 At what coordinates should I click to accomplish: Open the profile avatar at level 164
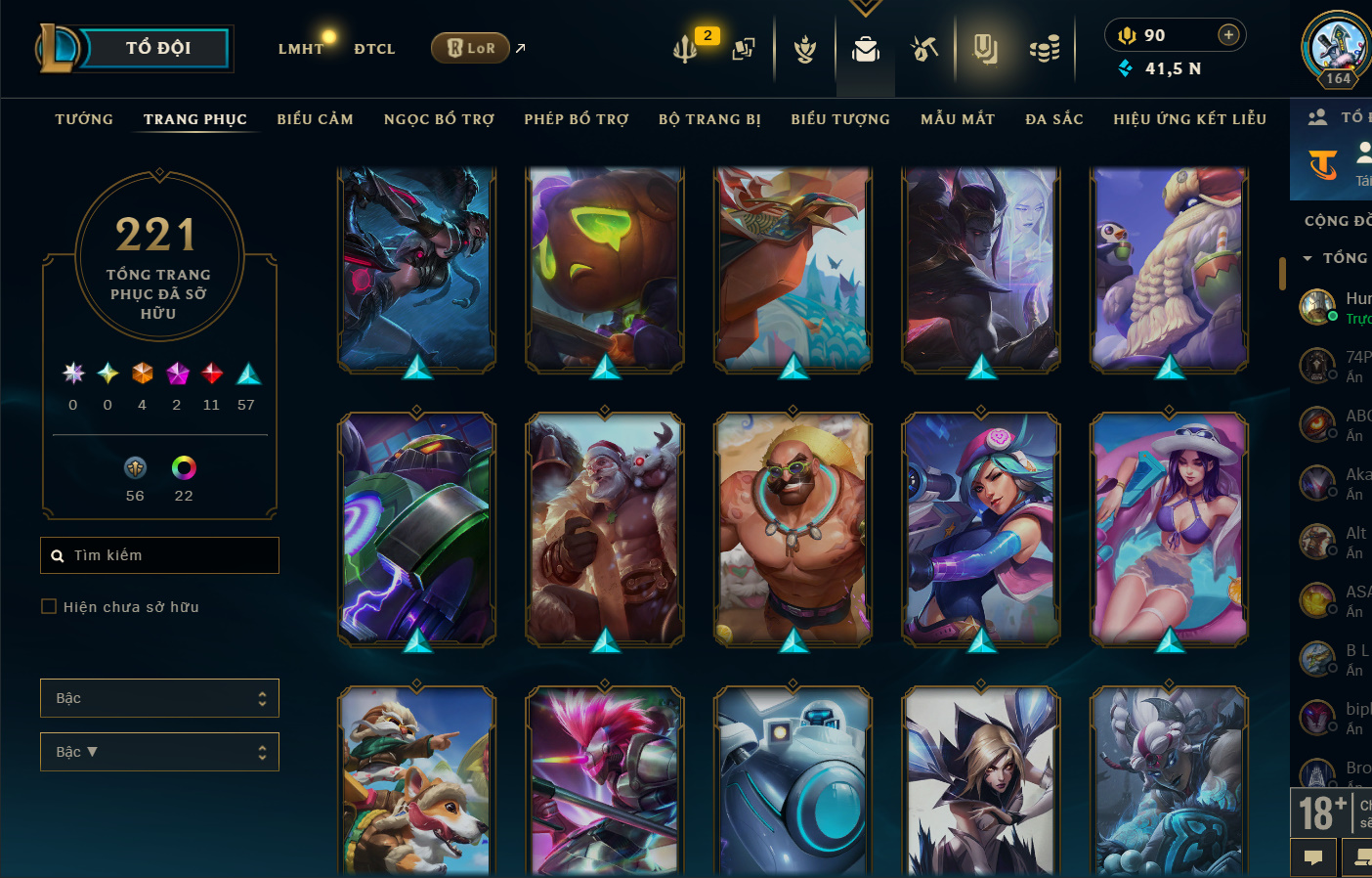[x=1336, y=47]
